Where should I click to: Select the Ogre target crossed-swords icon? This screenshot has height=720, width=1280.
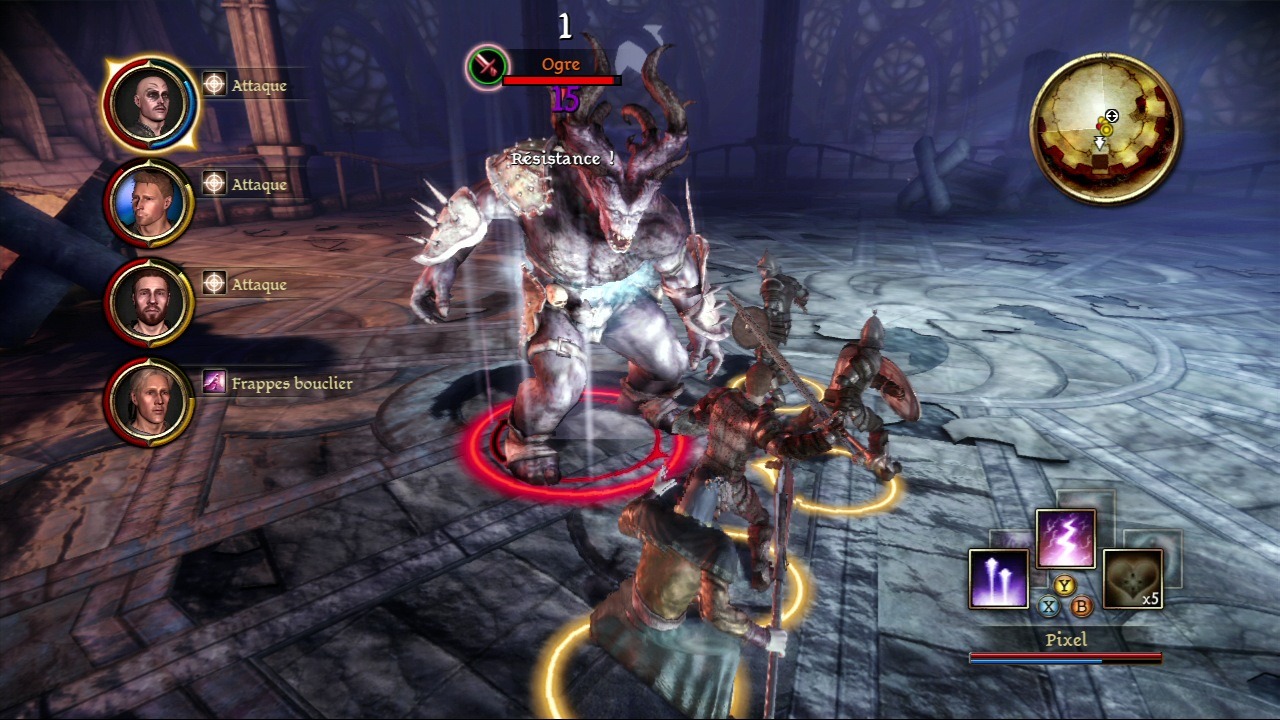[x=487, y=67]
